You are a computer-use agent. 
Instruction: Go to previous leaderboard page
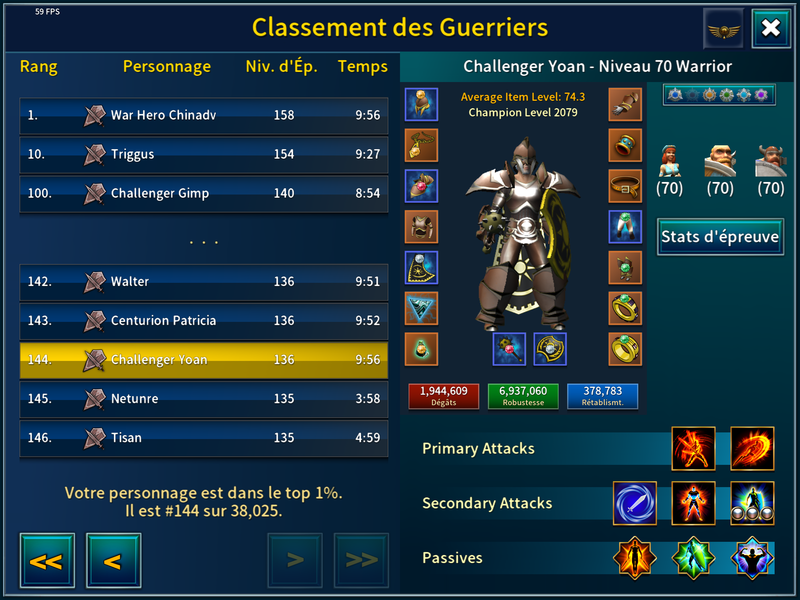pyautogui.click(x=113, y=561)
